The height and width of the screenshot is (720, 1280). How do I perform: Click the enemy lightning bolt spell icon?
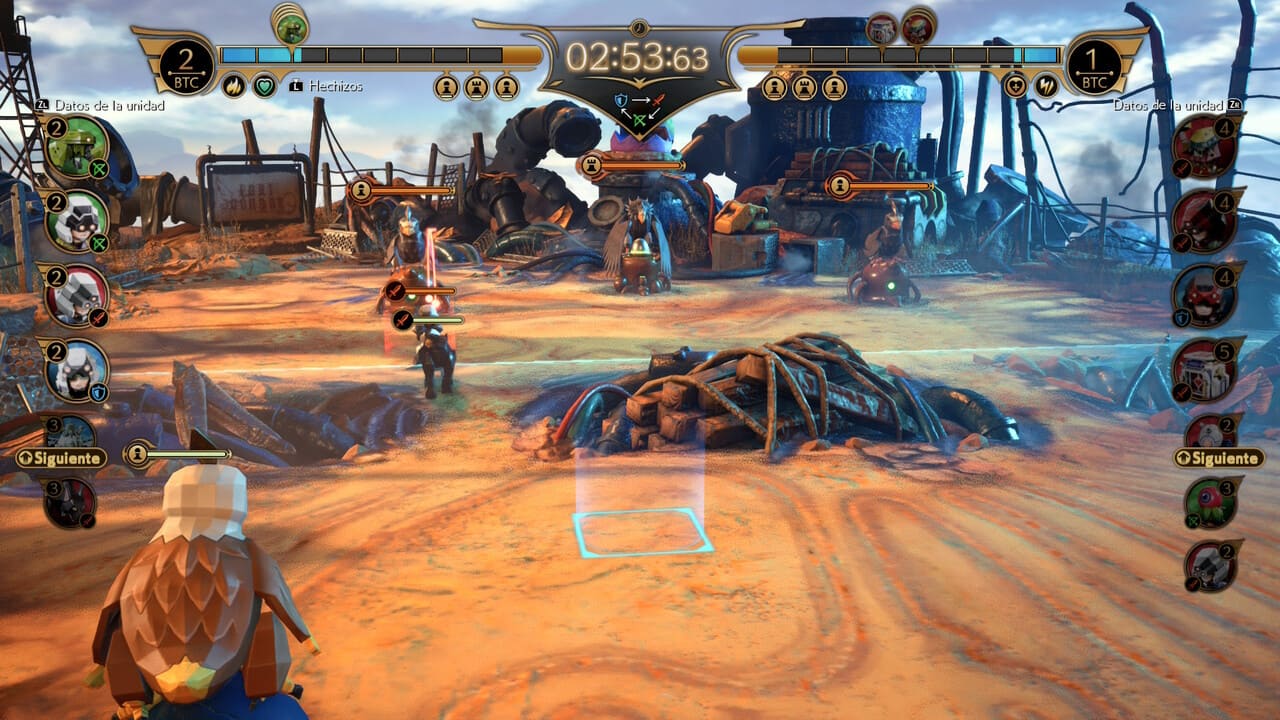[x=1047, y=86]
